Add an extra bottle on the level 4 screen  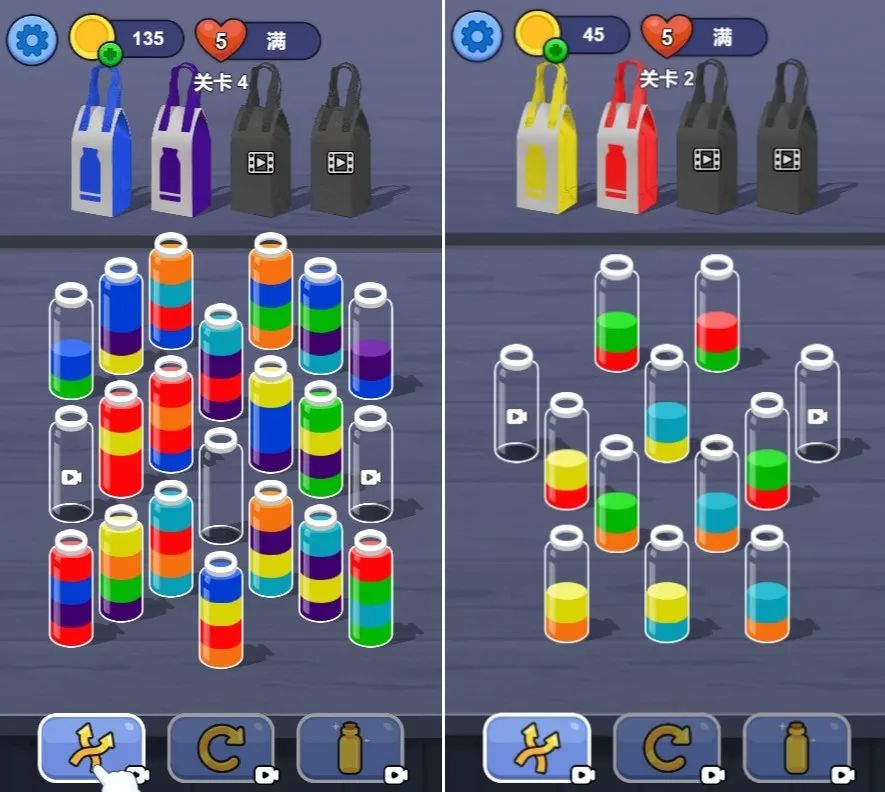350,748
